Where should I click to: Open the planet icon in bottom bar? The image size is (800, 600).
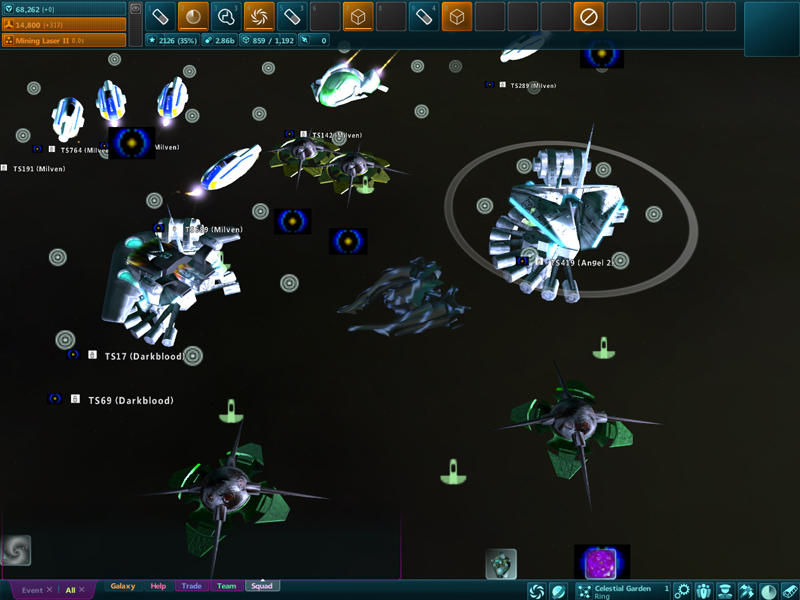[559, 591]
